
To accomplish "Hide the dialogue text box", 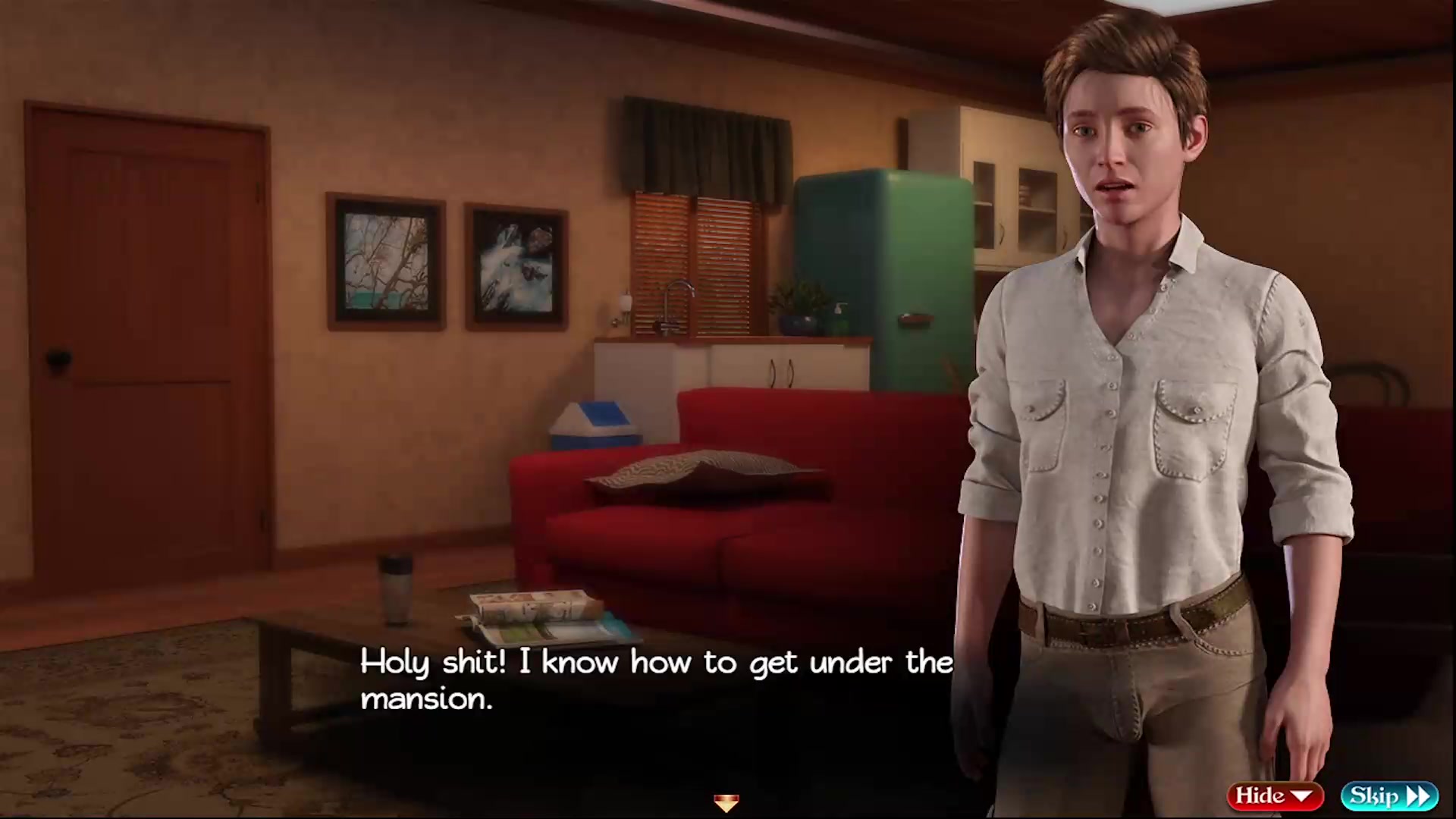I will [1274, 795].
